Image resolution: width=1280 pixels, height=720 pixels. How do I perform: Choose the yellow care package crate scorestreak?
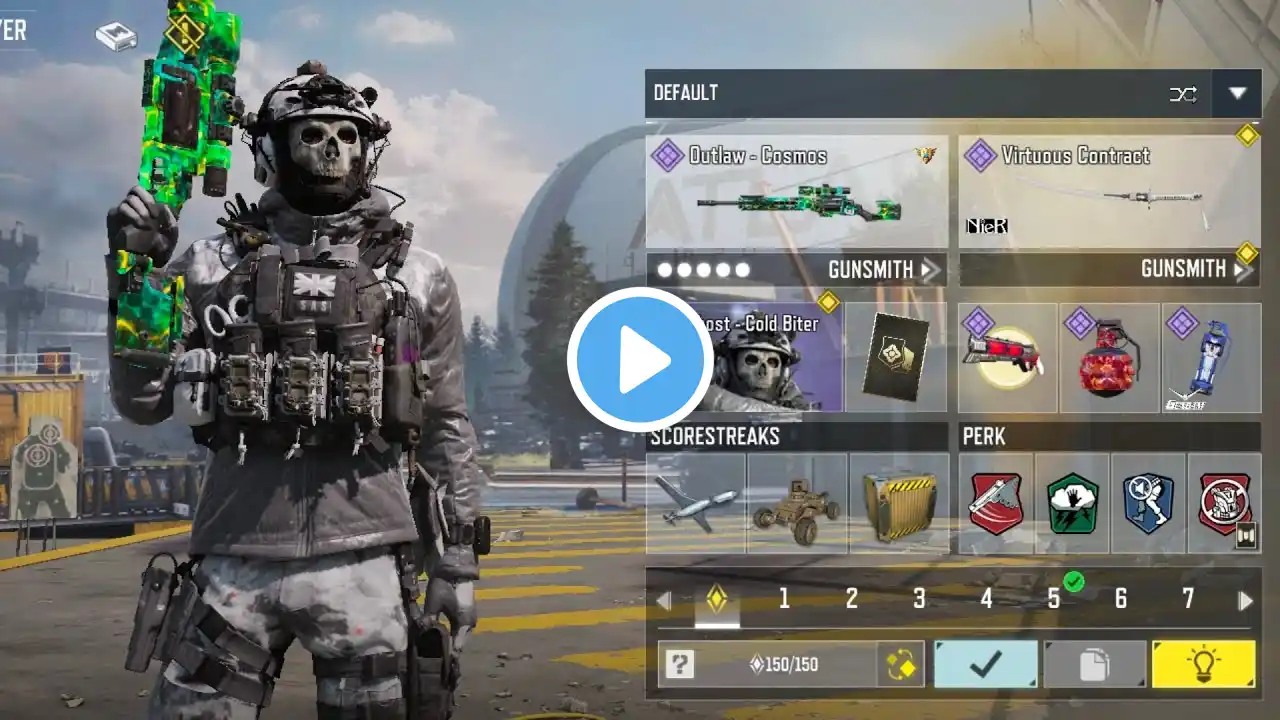898,503
